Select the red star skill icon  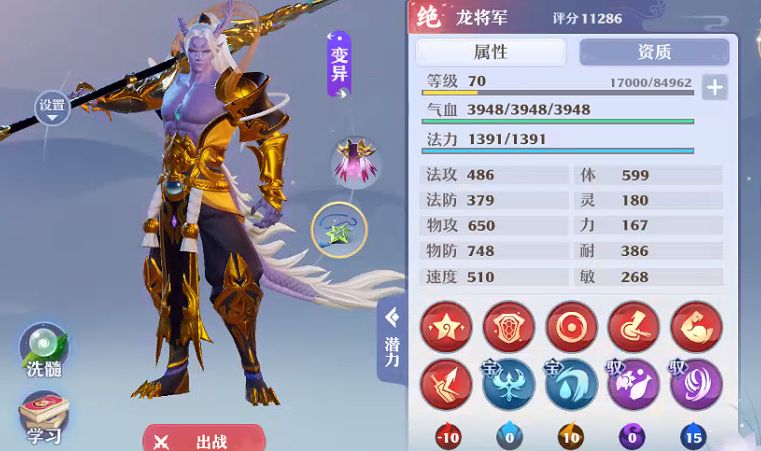coord(446,327)
